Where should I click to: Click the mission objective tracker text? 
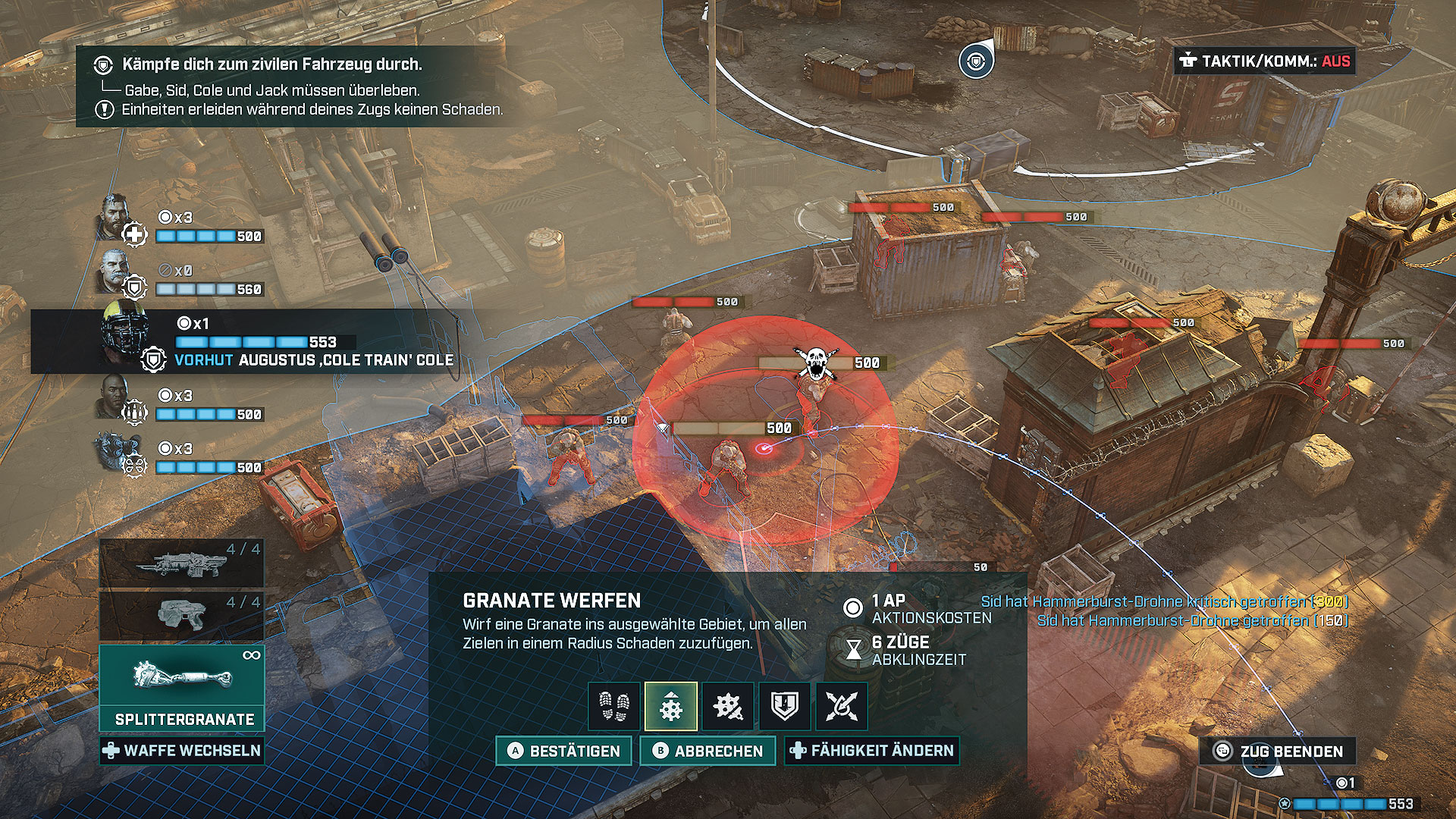point(271,64)
